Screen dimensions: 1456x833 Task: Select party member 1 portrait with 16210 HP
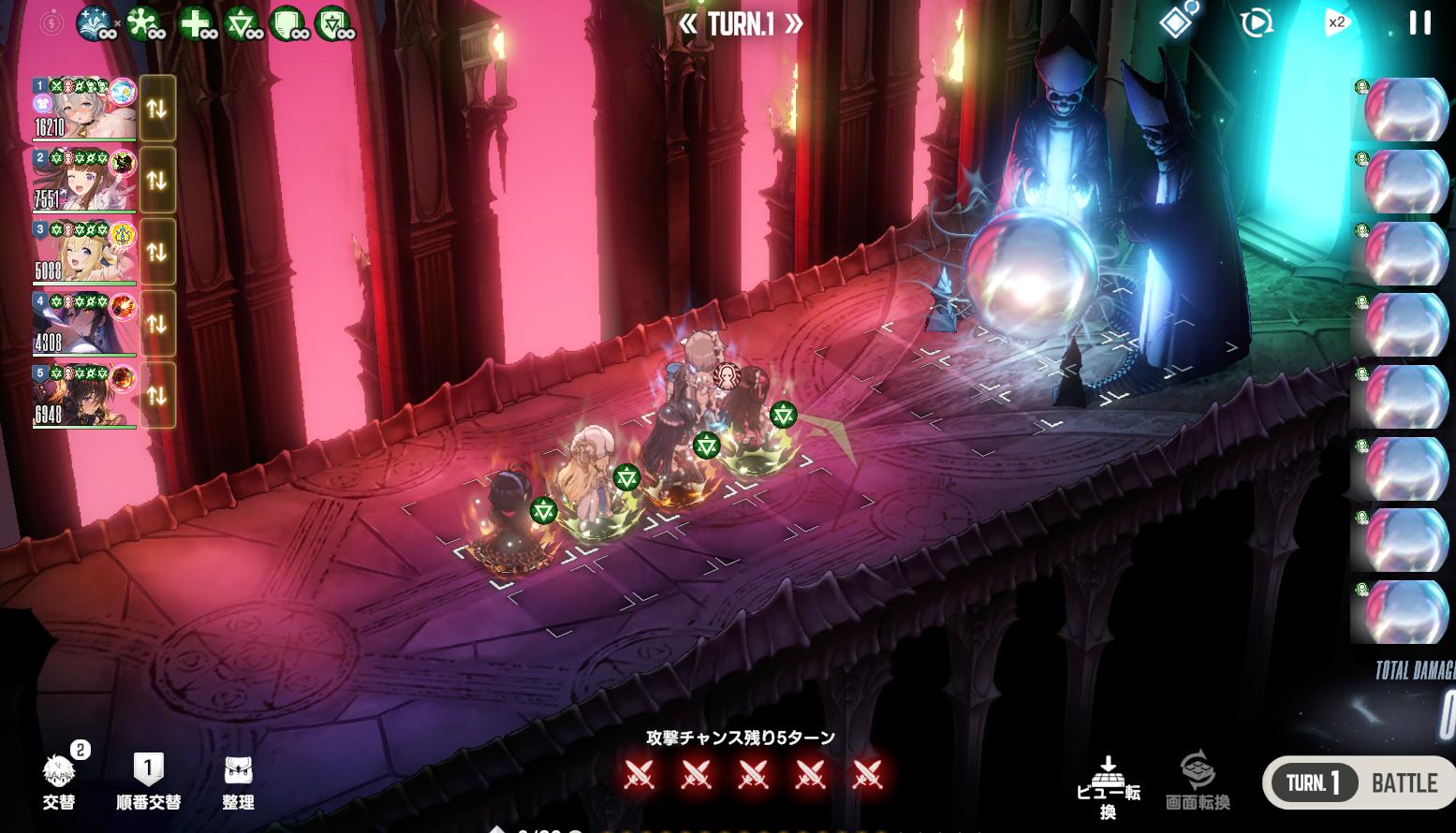pos(84,109)
